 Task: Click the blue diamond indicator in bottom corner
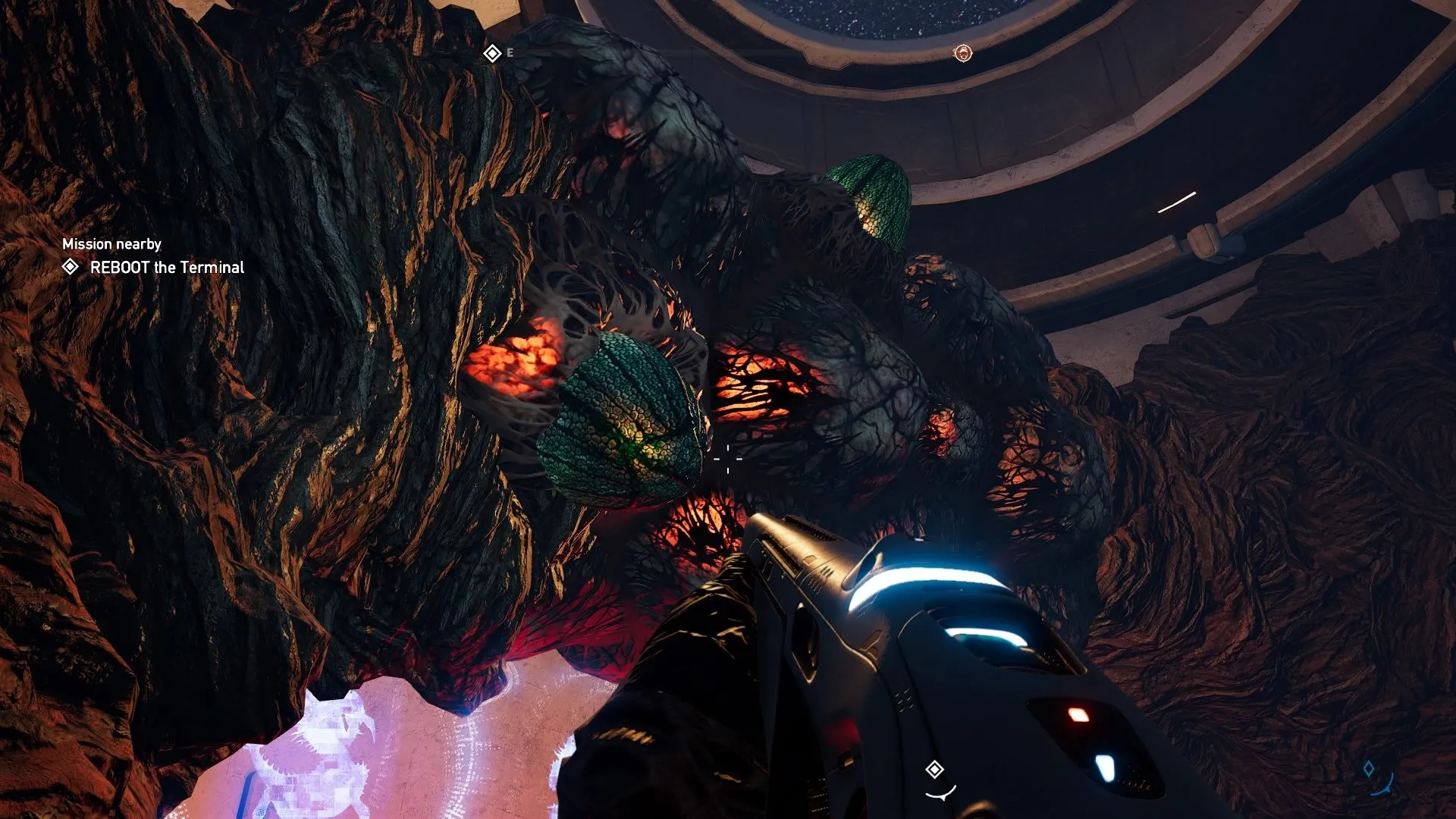click(1369, 769)
